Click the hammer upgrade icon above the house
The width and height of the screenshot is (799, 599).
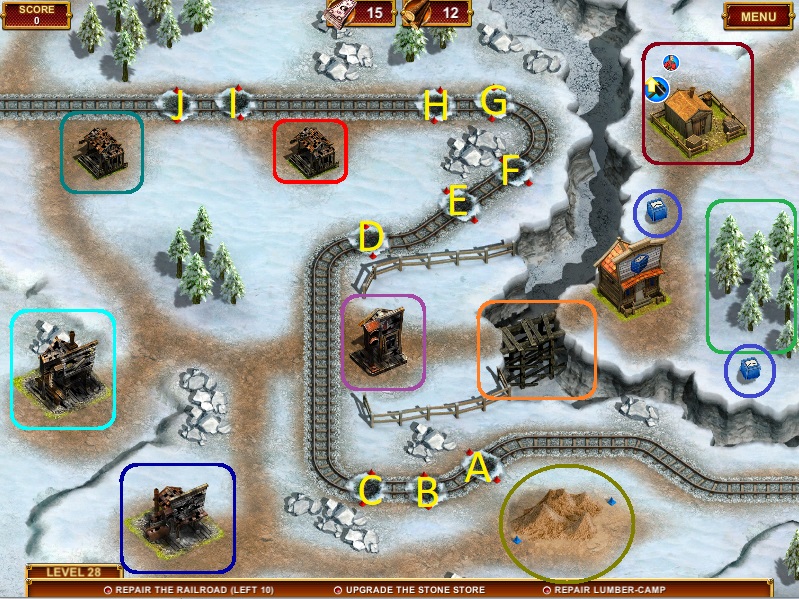(658, 89)
